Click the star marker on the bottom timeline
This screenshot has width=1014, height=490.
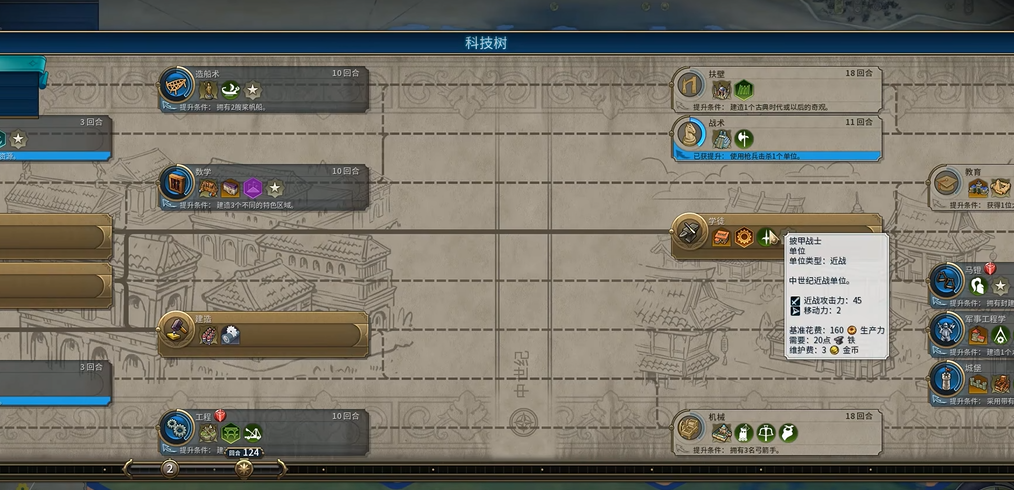[243, 468]
